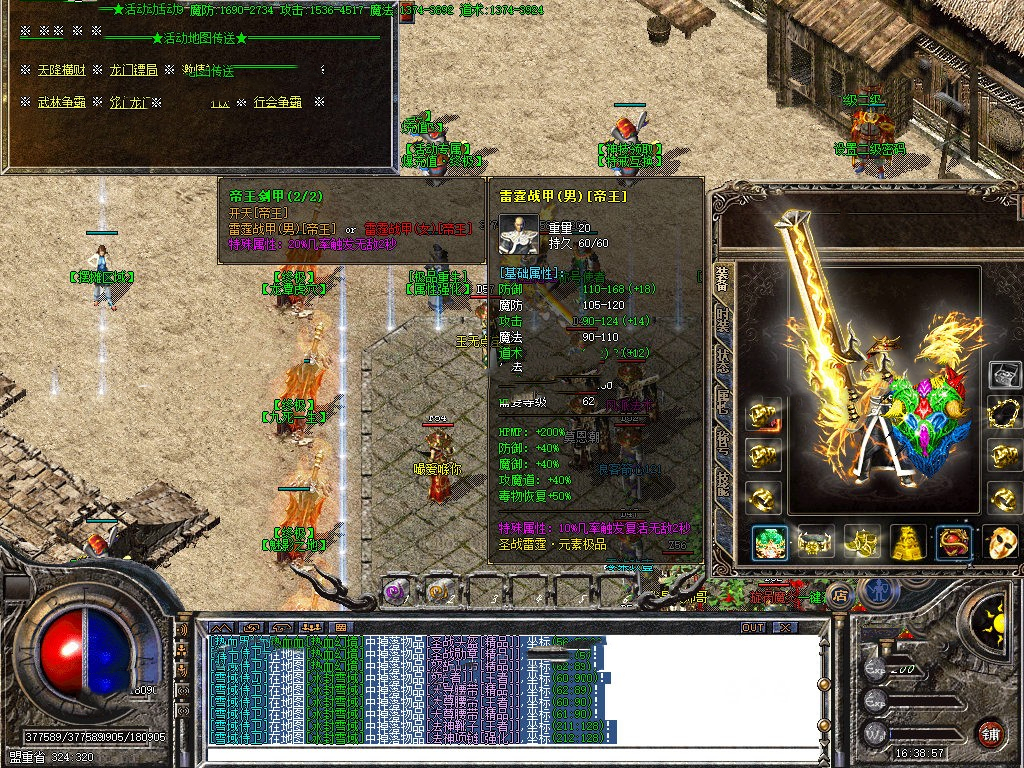
Task: Use the purple swirl item in hotbar
Action: (x=395, y=592)
